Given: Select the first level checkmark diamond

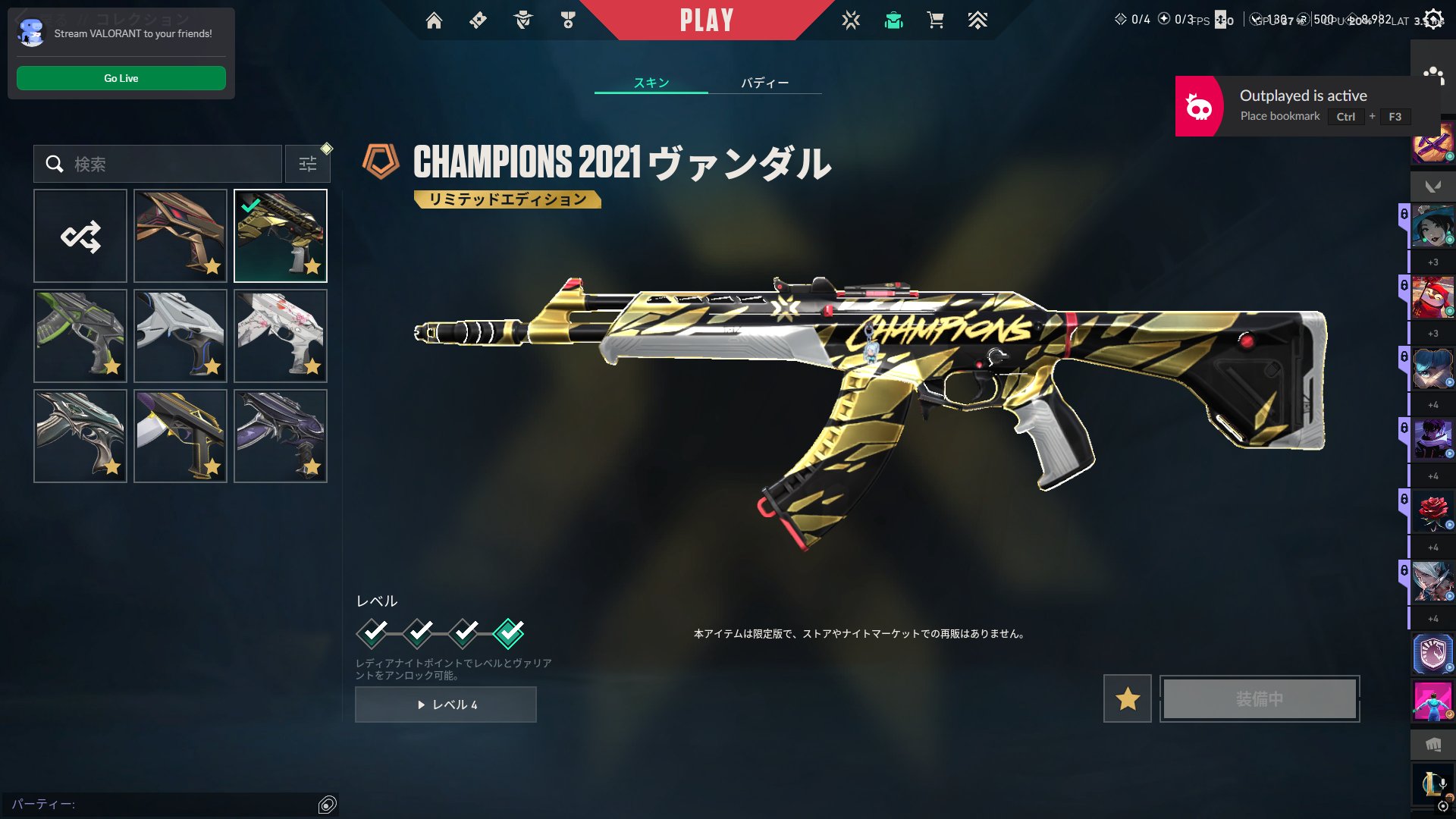Looking at the screenshot, I should click(x=372, y=632).
